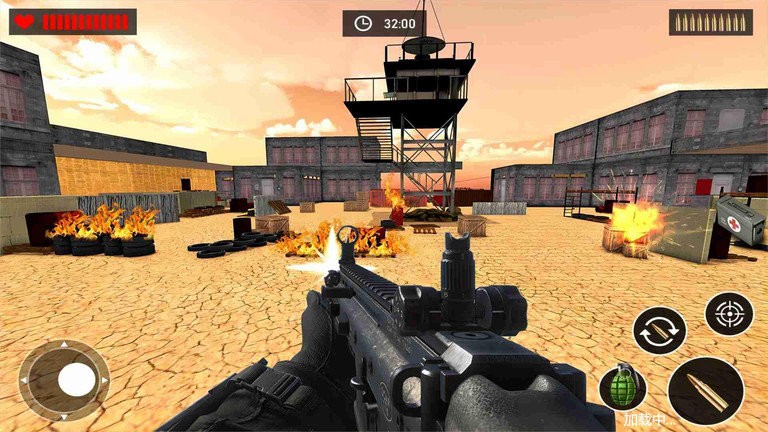Throw a grenade with the grenade button
Image resolution: width=768 pixels, height=432 pixels.
click(x=622, y=388)
